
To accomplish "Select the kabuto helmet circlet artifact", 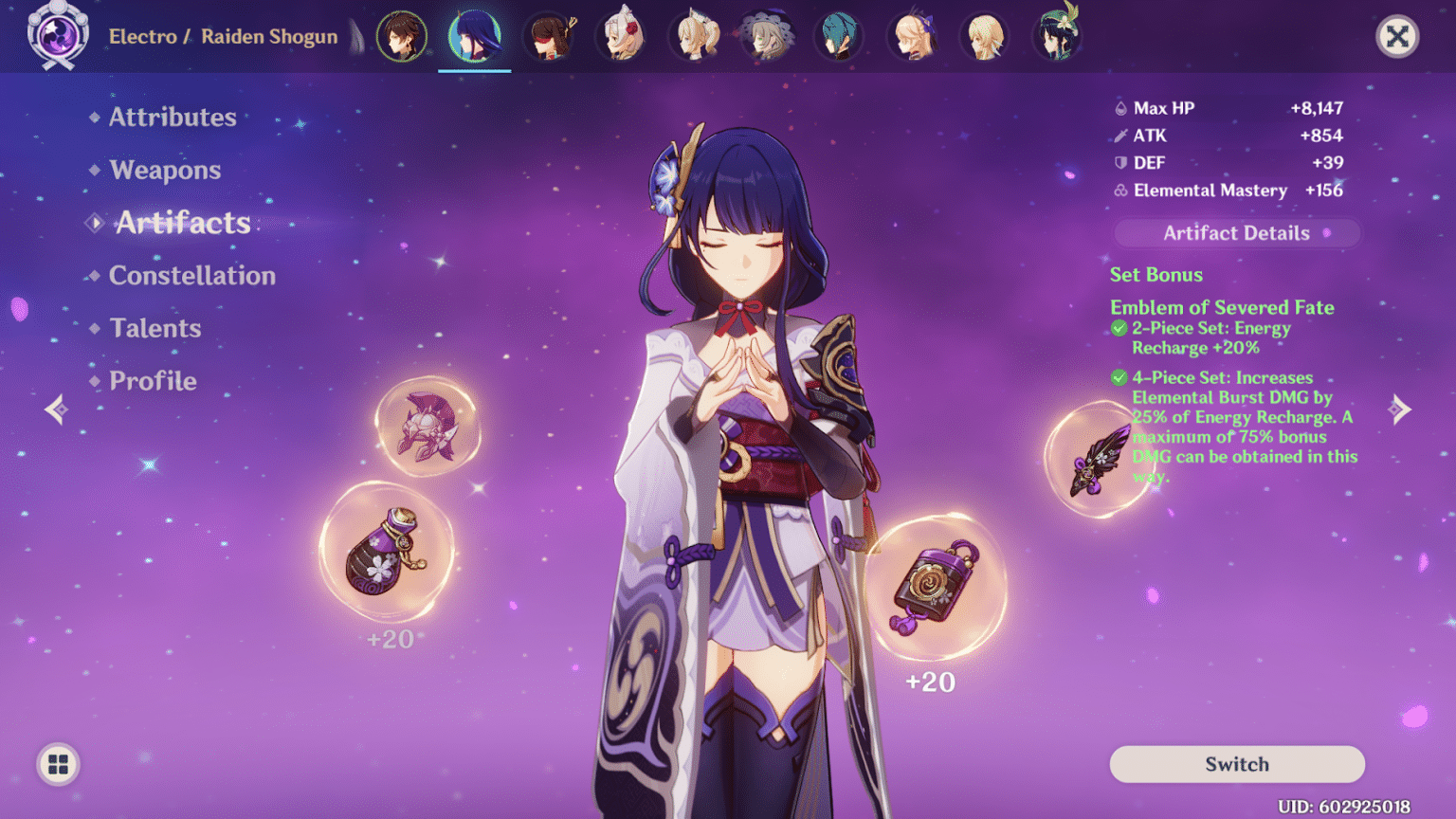I will pos(427,428).
